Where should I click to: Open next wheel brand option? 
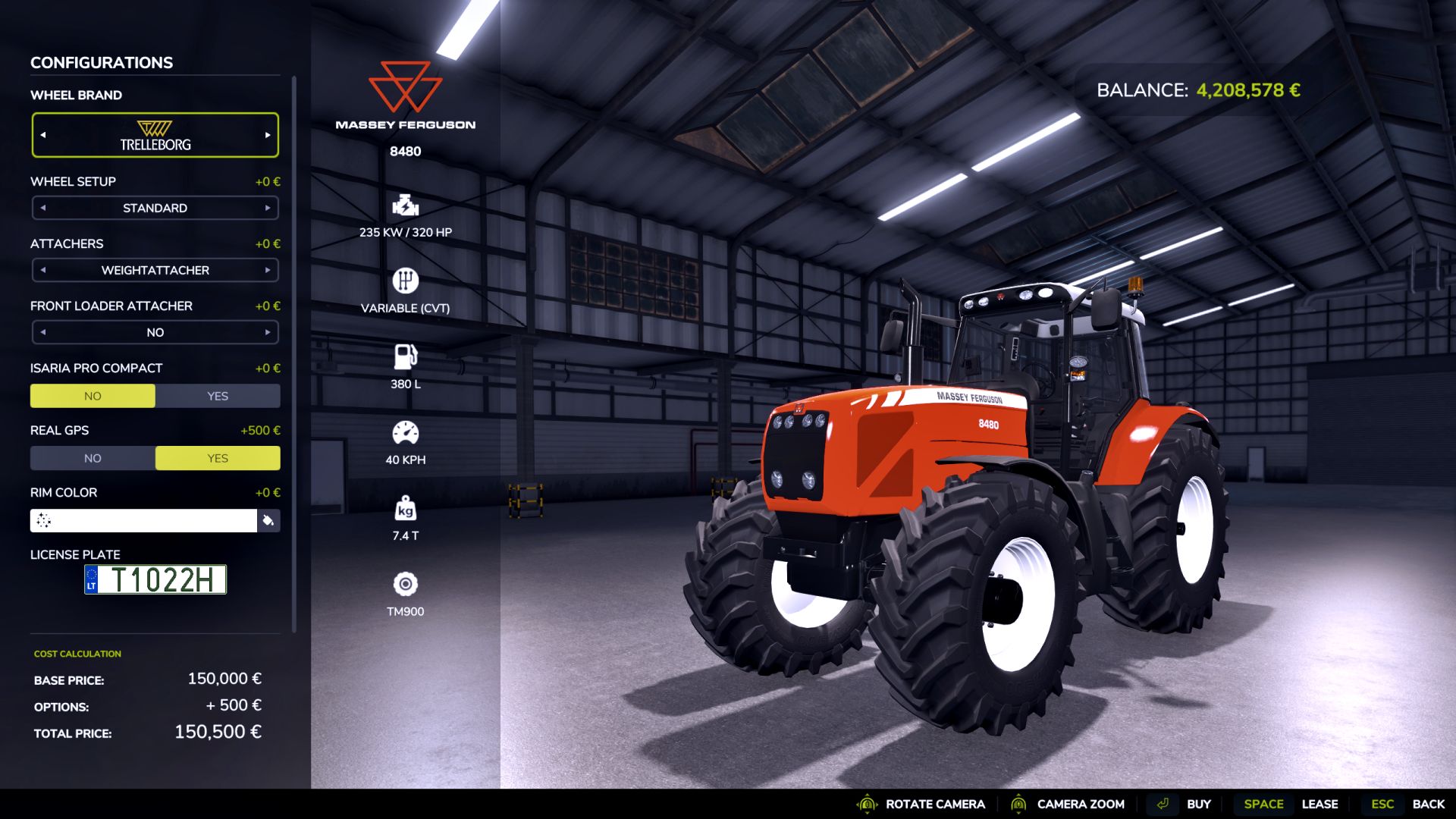pyautogui.click(x=267, y=134)
